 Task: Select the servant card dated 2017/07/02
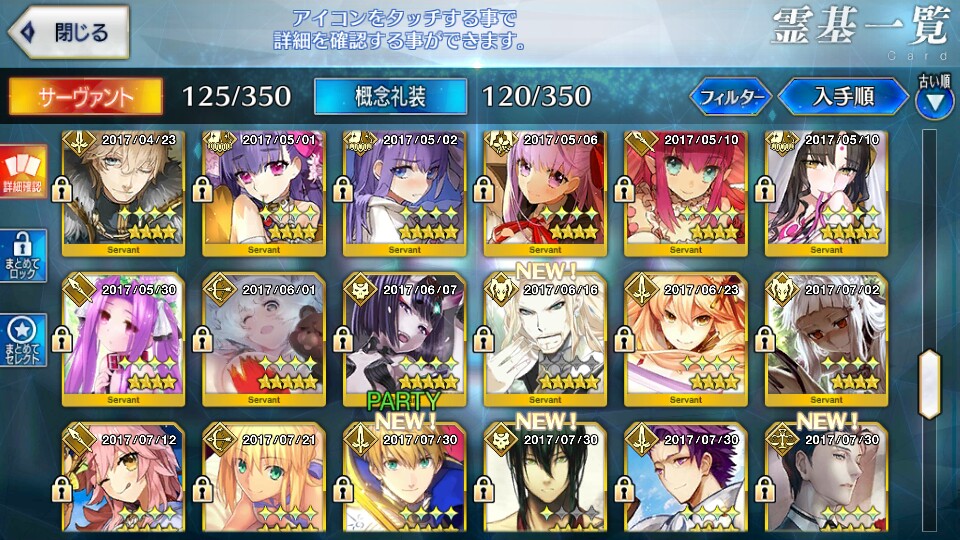click(826, 340)
